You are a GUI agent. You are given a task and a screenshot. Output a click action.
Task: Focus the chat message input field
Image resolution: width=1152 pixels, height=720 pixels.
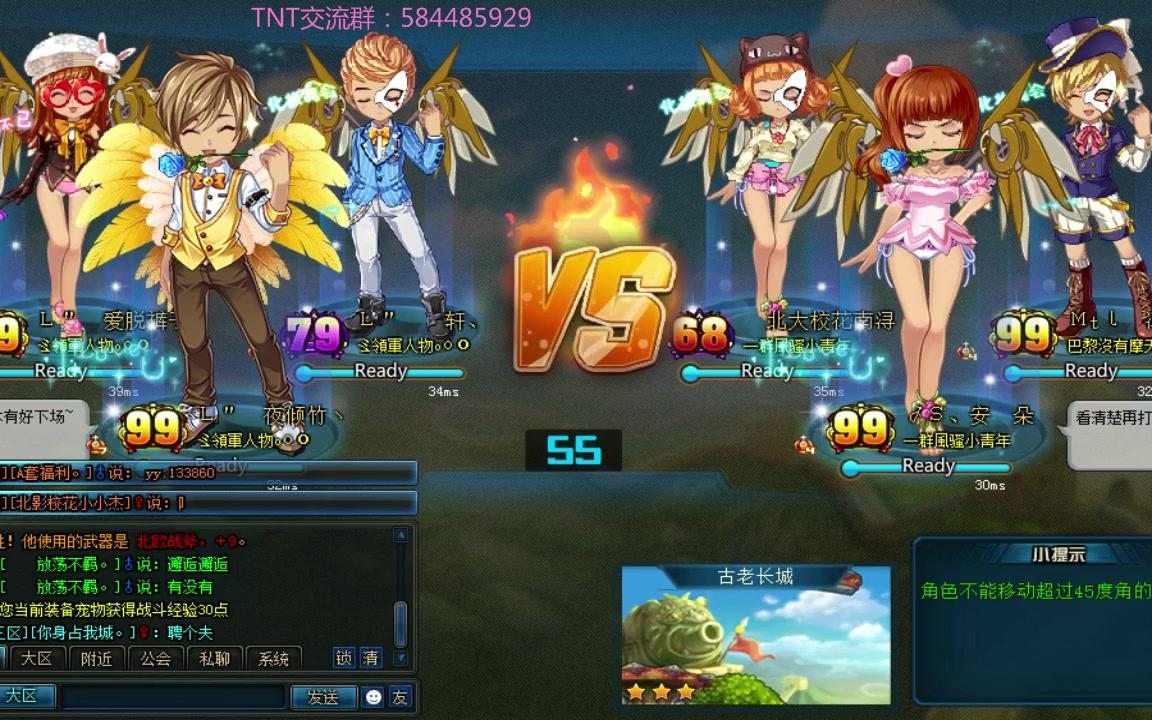click(x=172, y=697)
